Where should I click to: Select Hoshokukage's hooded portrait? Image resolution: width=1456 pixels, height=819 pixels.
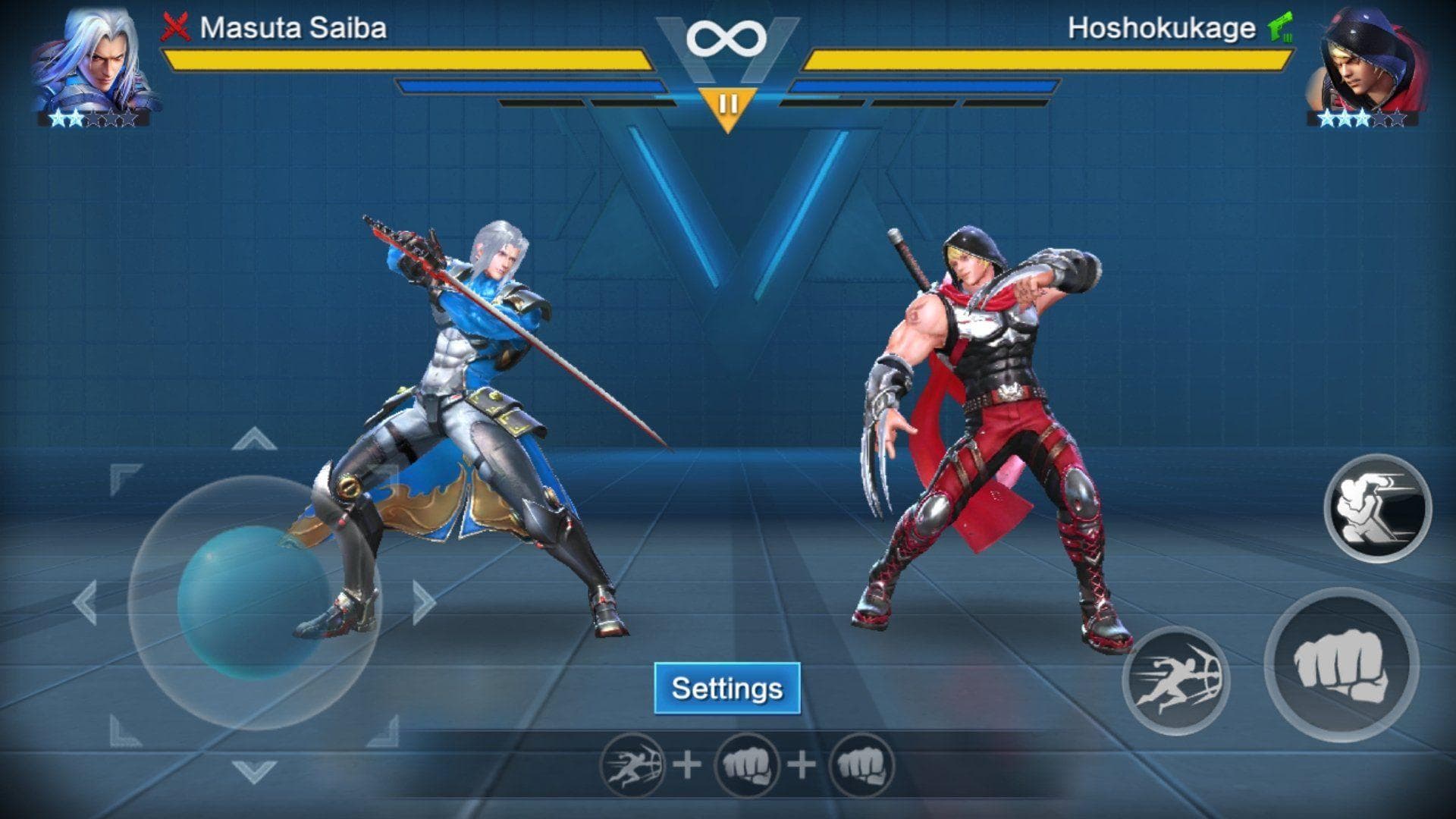pos(1363,61)
